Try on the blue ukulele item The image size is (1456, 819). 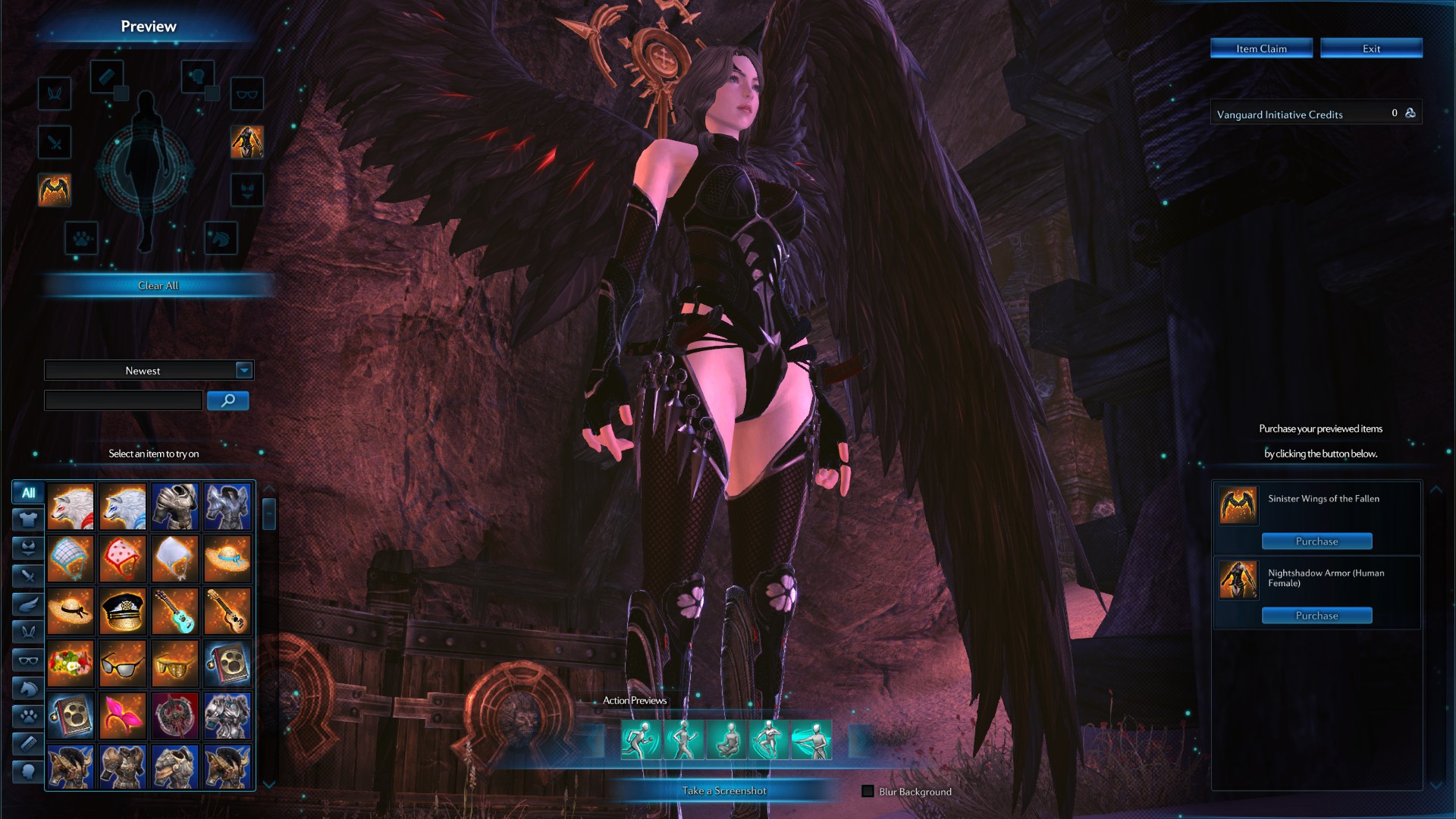click(174, 611)
